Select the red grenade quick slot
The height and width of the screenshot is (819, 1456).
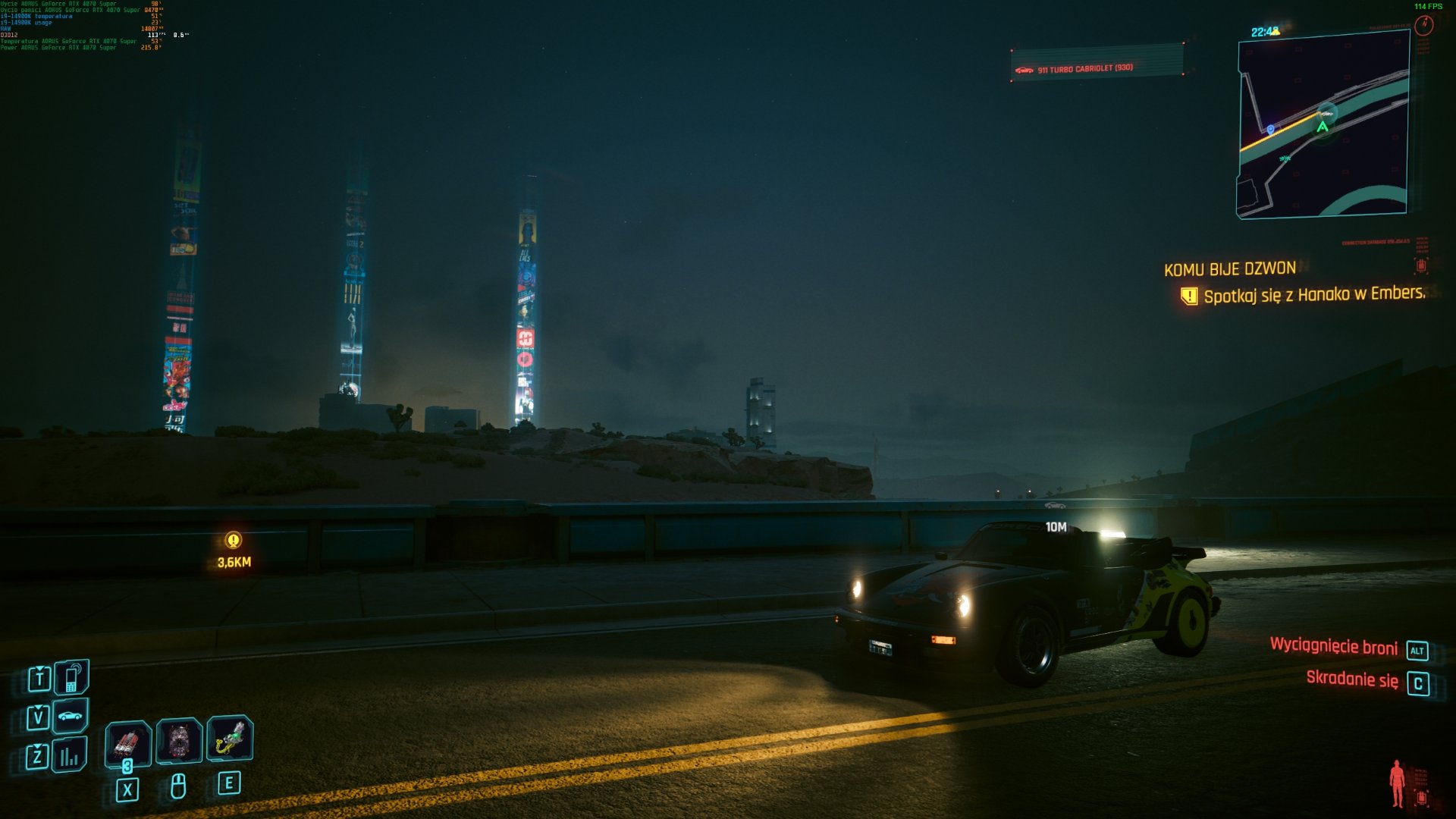point(127,741)
